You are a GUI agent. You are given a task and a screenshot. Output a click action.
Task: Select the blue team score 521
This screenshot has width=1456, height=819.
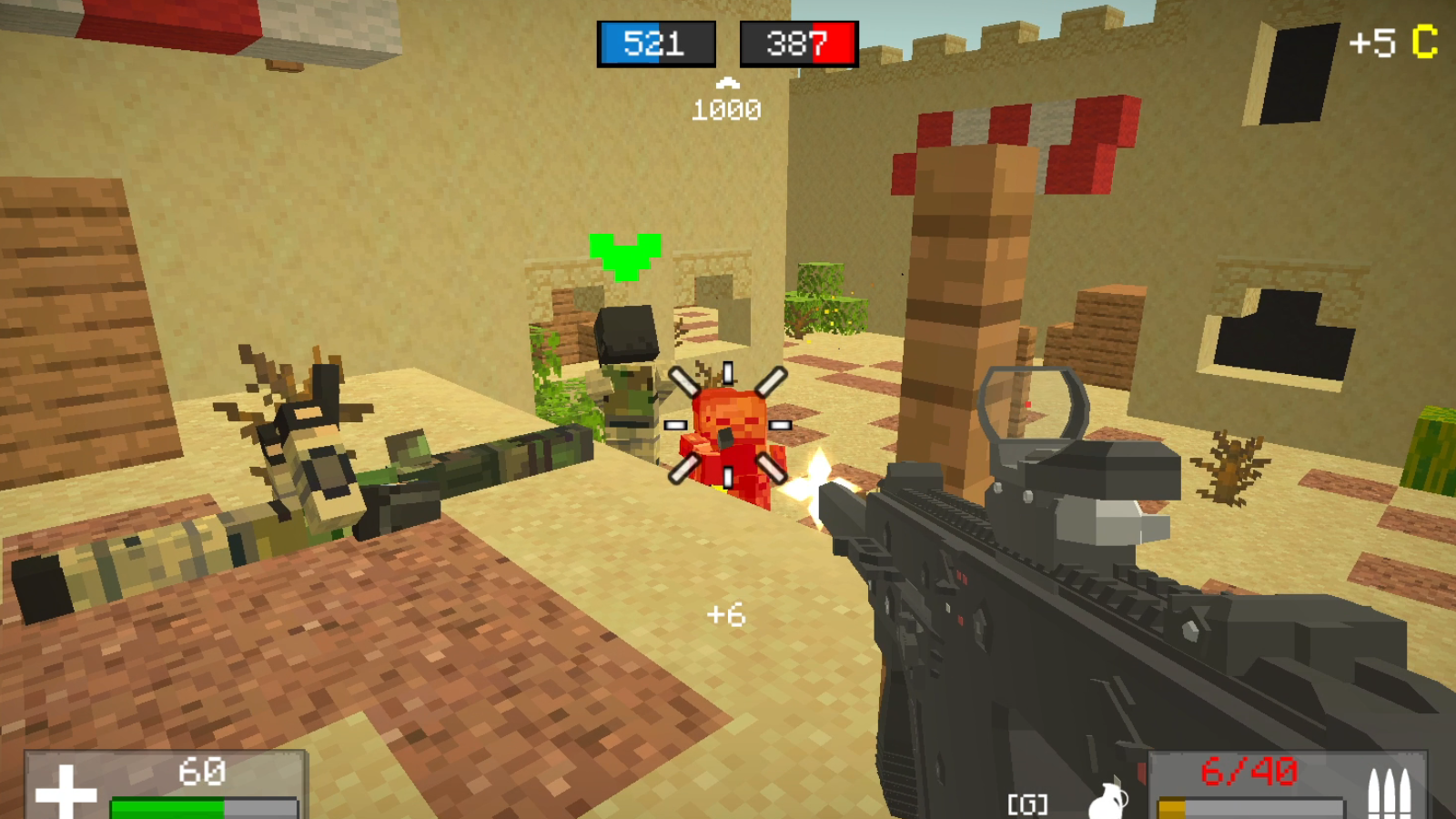point(654,45)
